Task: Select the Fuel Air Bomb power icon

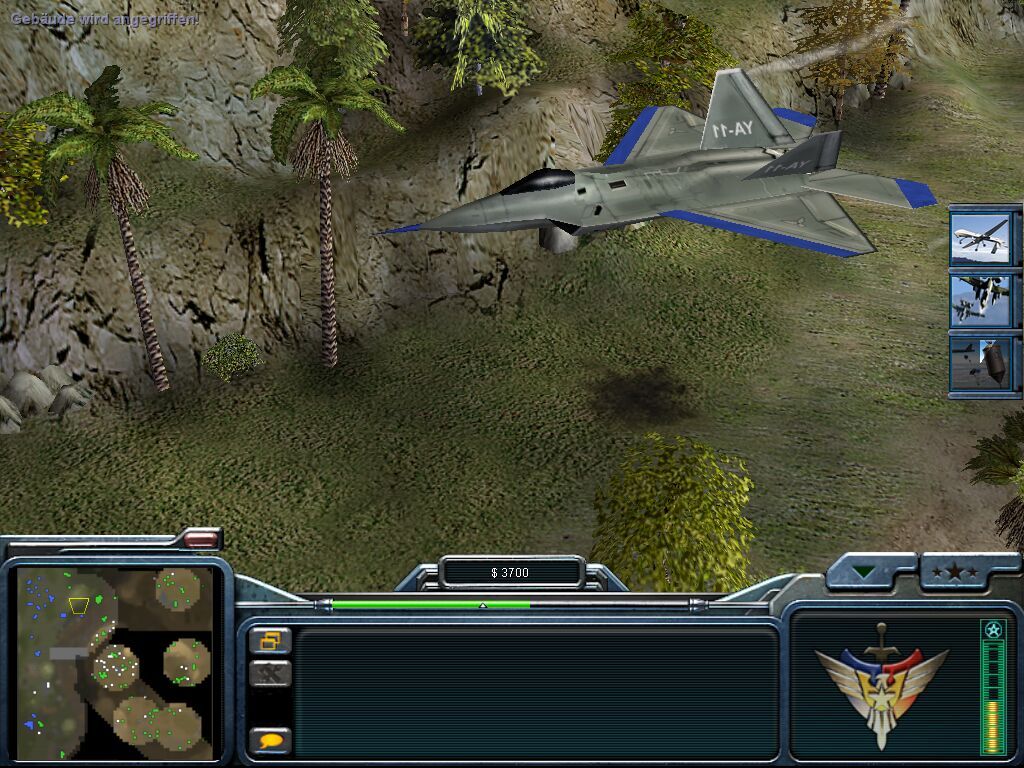Action: (x=980, y=362)
